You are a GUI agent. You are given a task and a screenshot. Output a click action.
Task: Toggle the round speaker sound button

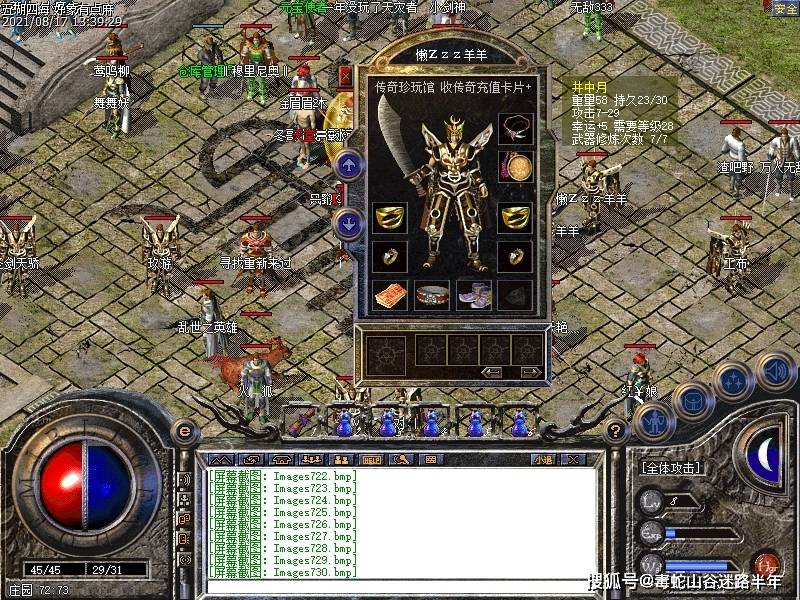[773, 369]
